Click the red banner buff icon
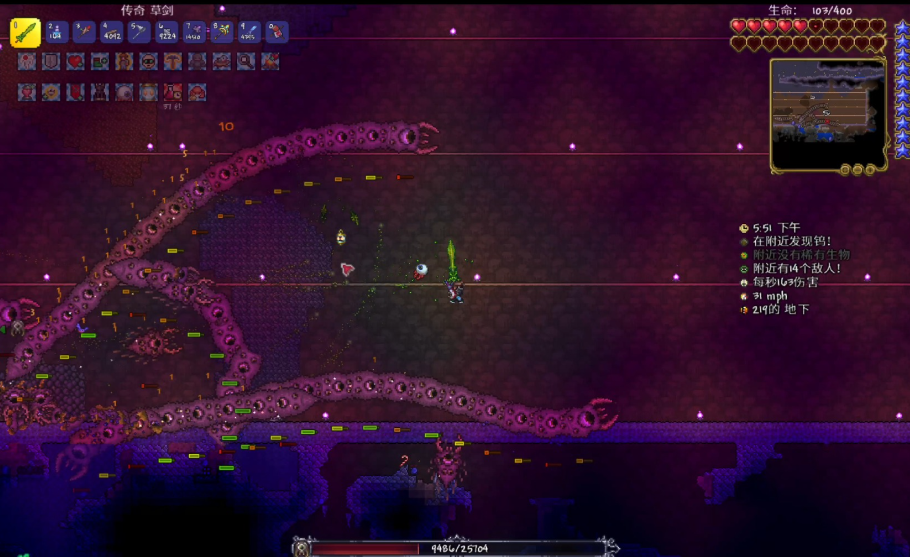 click(x=75, y=93)
